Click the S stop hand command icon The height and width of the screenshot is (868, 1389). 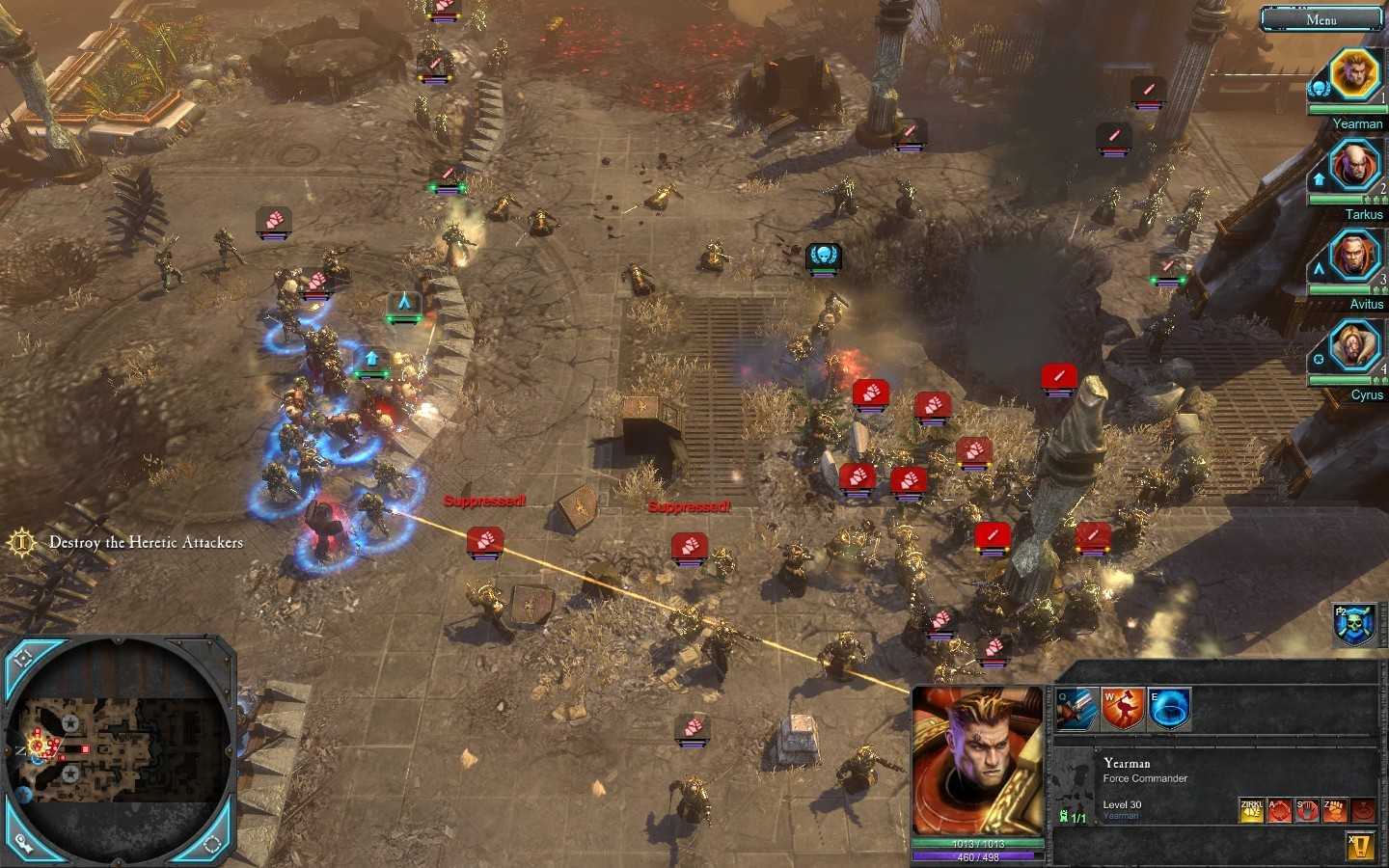[x=1307, y=810]
